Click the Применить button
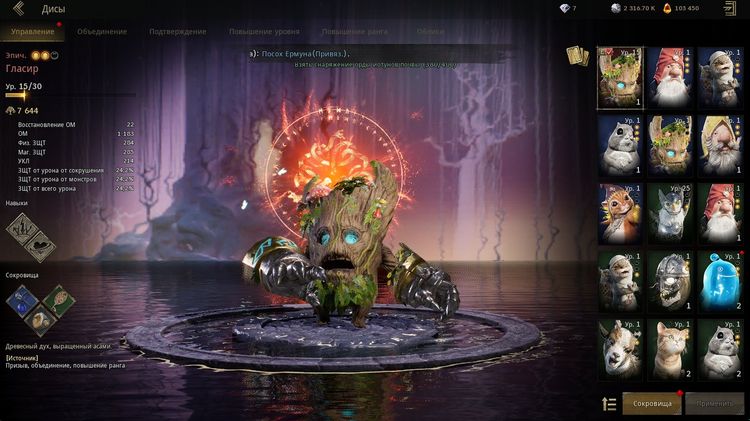The height and width of the screenshot is (421, 750). click(x=714, y=403)
